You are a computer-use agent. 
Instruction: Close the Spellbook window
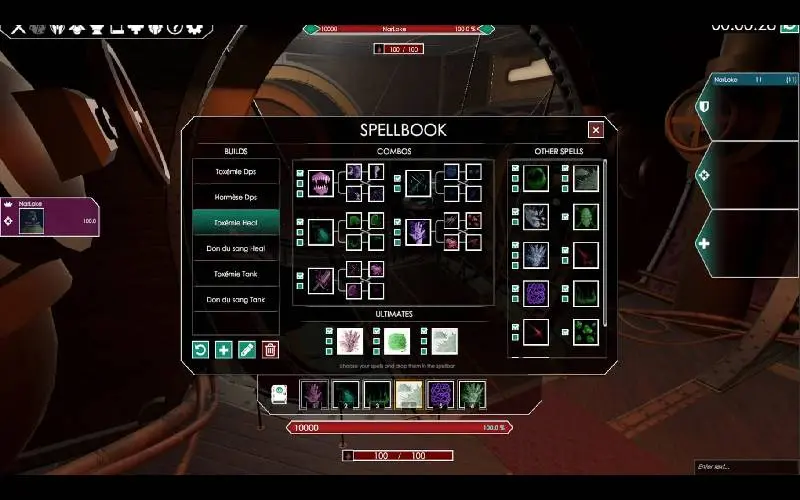596,129
